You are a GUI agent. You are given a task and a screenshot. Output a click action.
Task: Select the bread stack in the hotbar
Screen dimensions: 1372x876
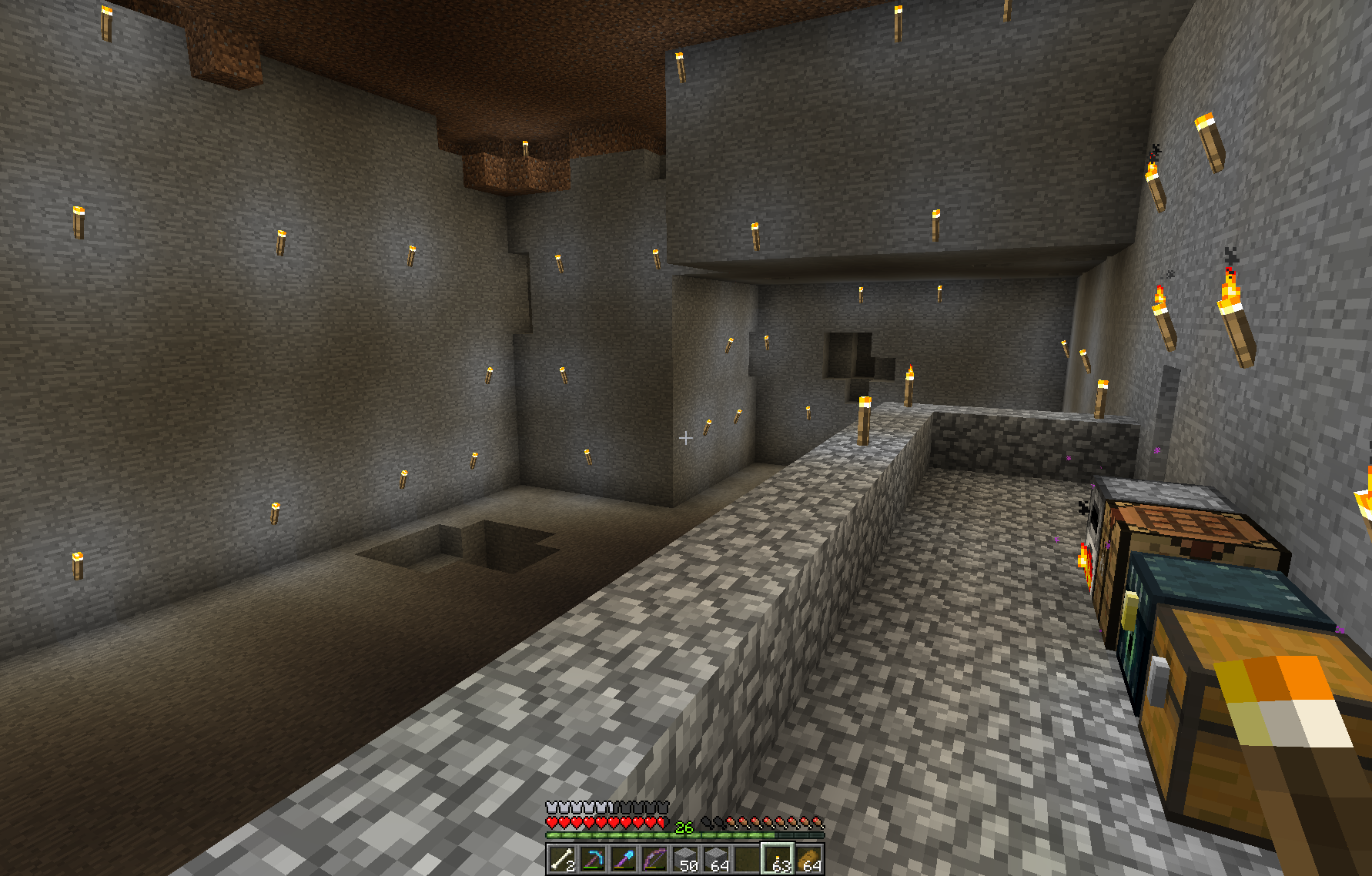pos(808,859)
